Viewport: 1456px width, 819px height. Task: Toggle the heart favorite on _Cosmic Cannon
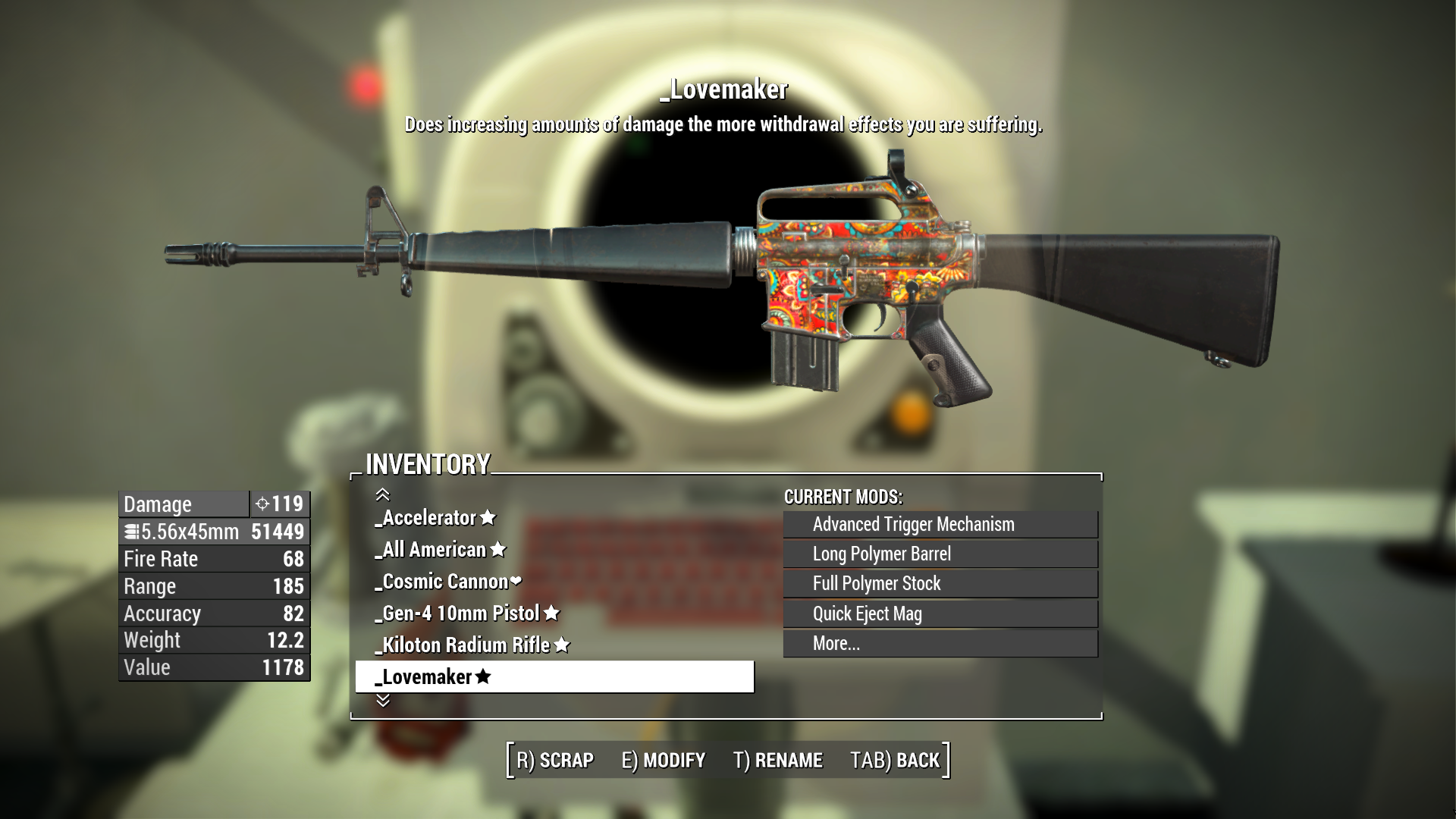tap(516, 581)
